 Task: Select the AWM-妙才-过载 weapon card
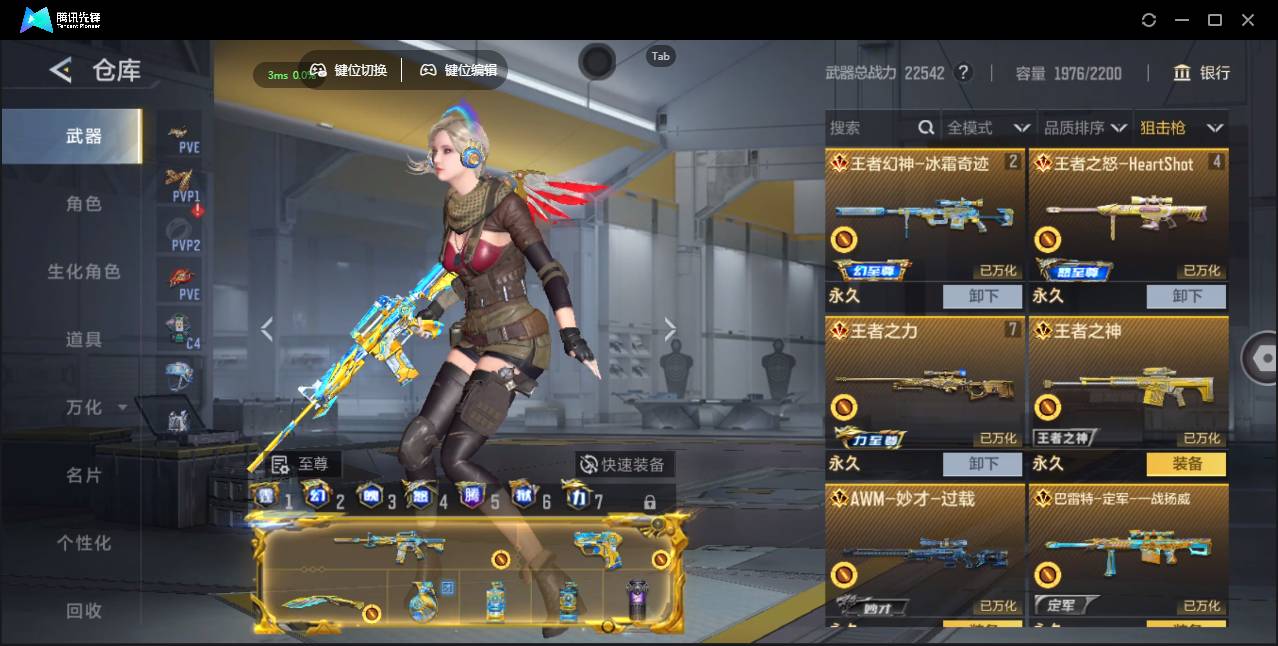click(925, 550)
